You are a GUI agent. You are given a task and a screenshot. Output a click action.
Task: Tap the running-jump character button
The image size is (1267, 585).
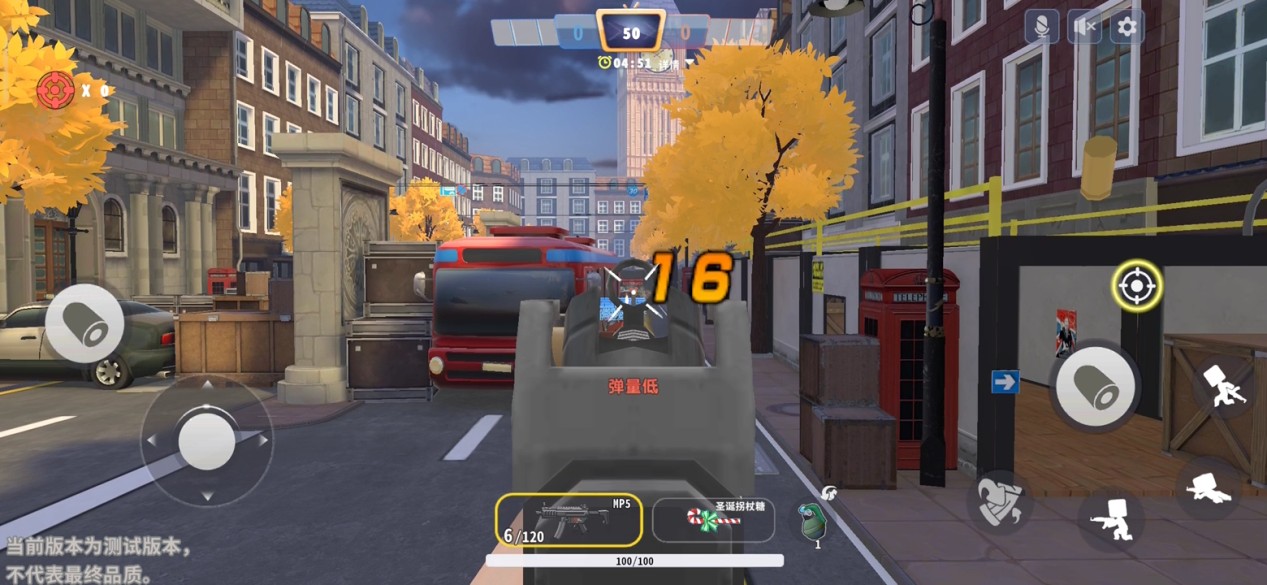(x=1223, y=385)
